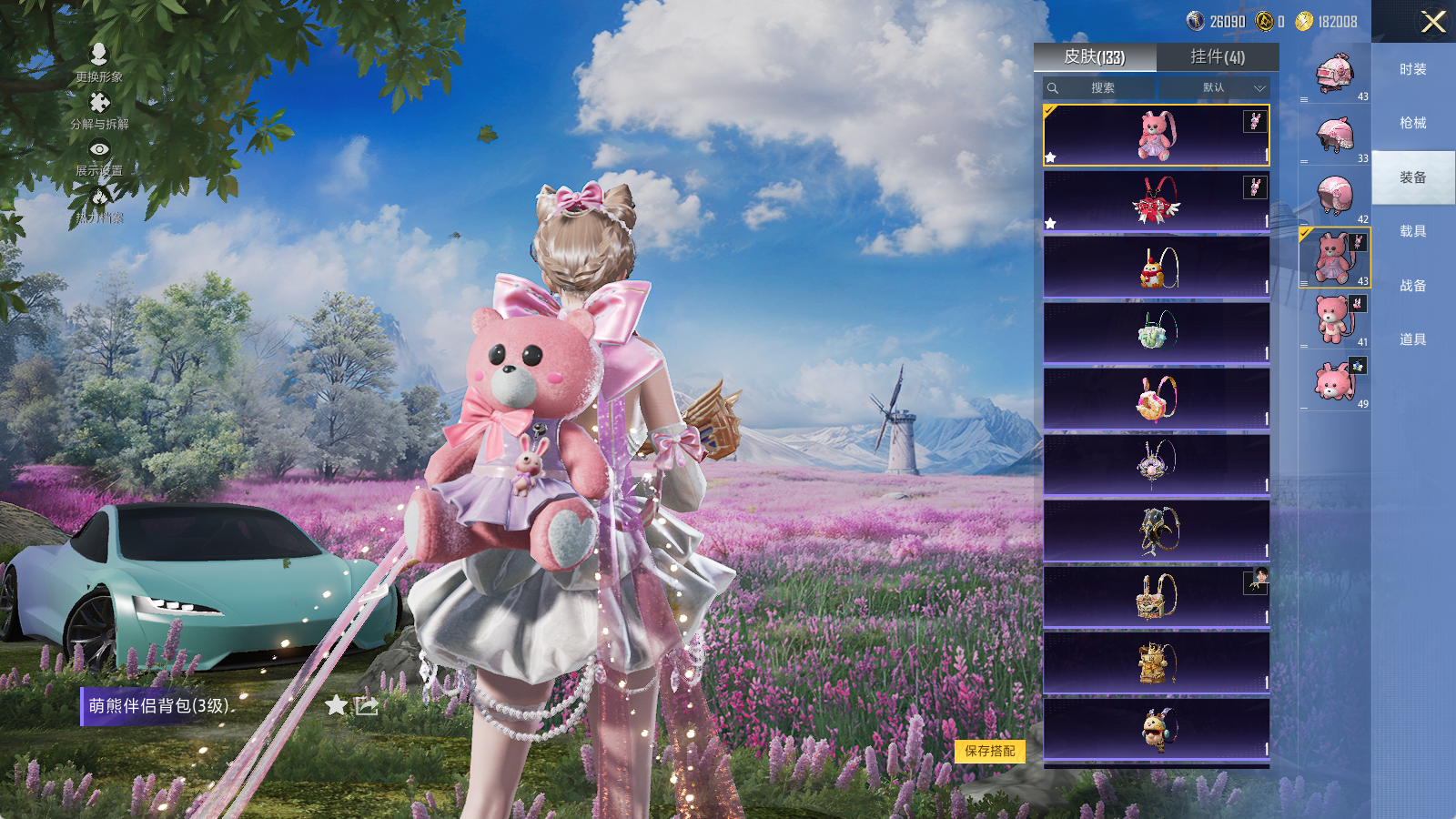Click the share arrow icon
Screen dimensions: 1456x819
(x=367, y=705)
